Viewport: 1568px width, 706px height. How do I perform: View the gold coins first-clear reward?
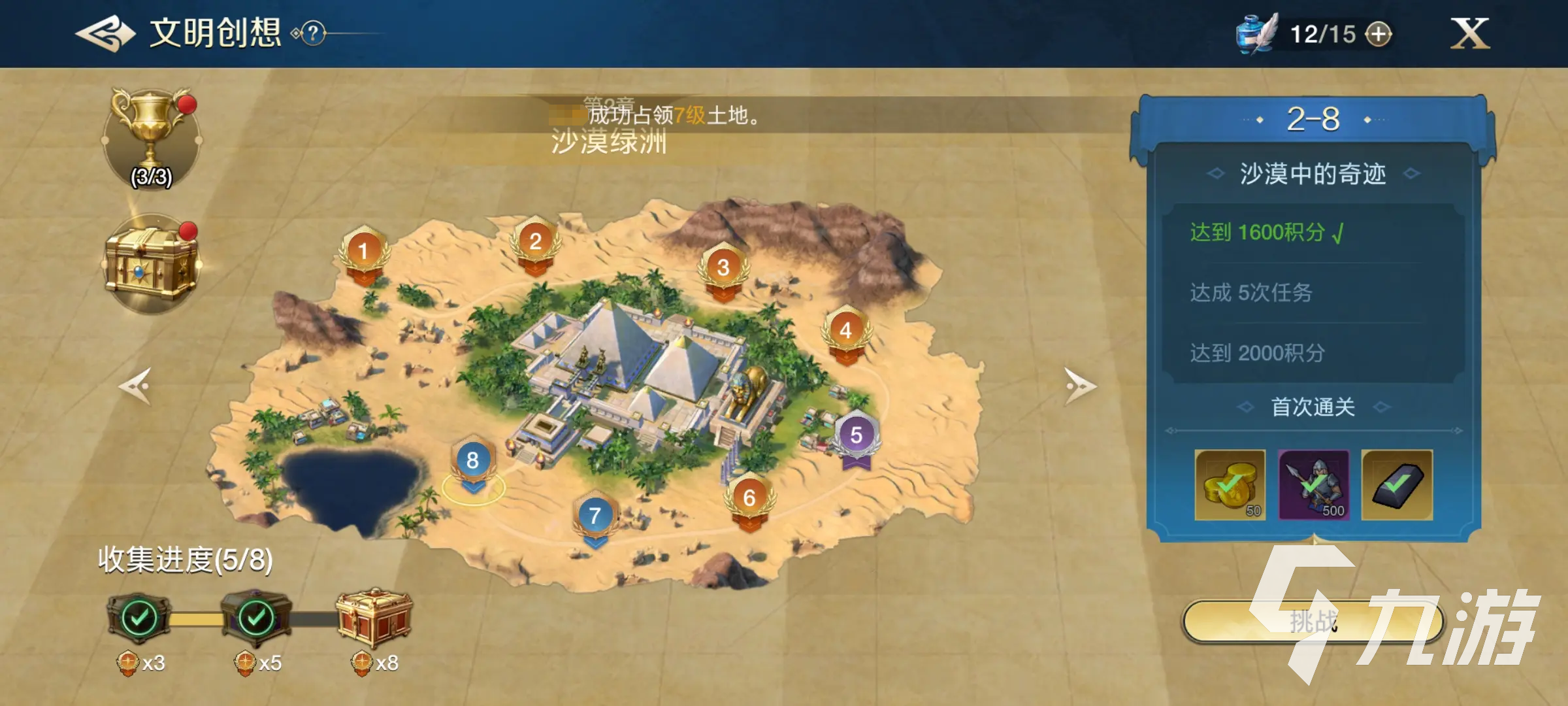[x=1230, y=485]
